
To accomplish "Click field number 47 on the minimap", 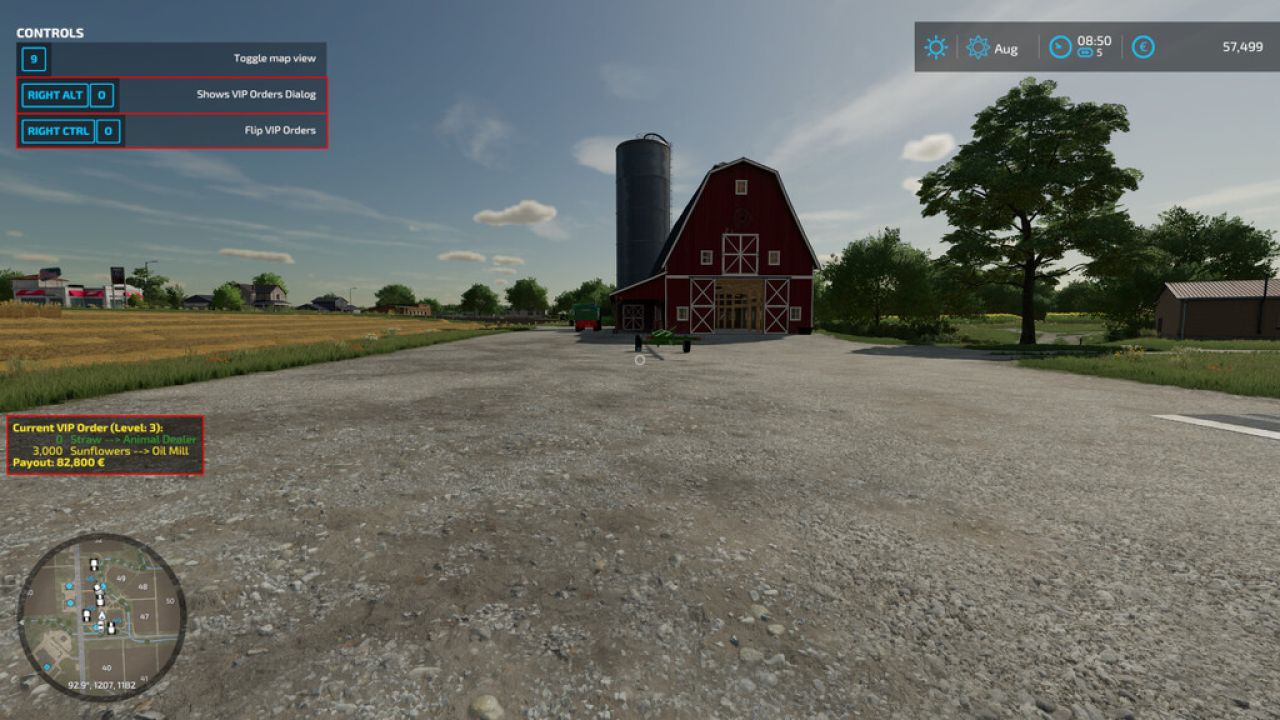I will pyautogui.click(x=144, y=616).
